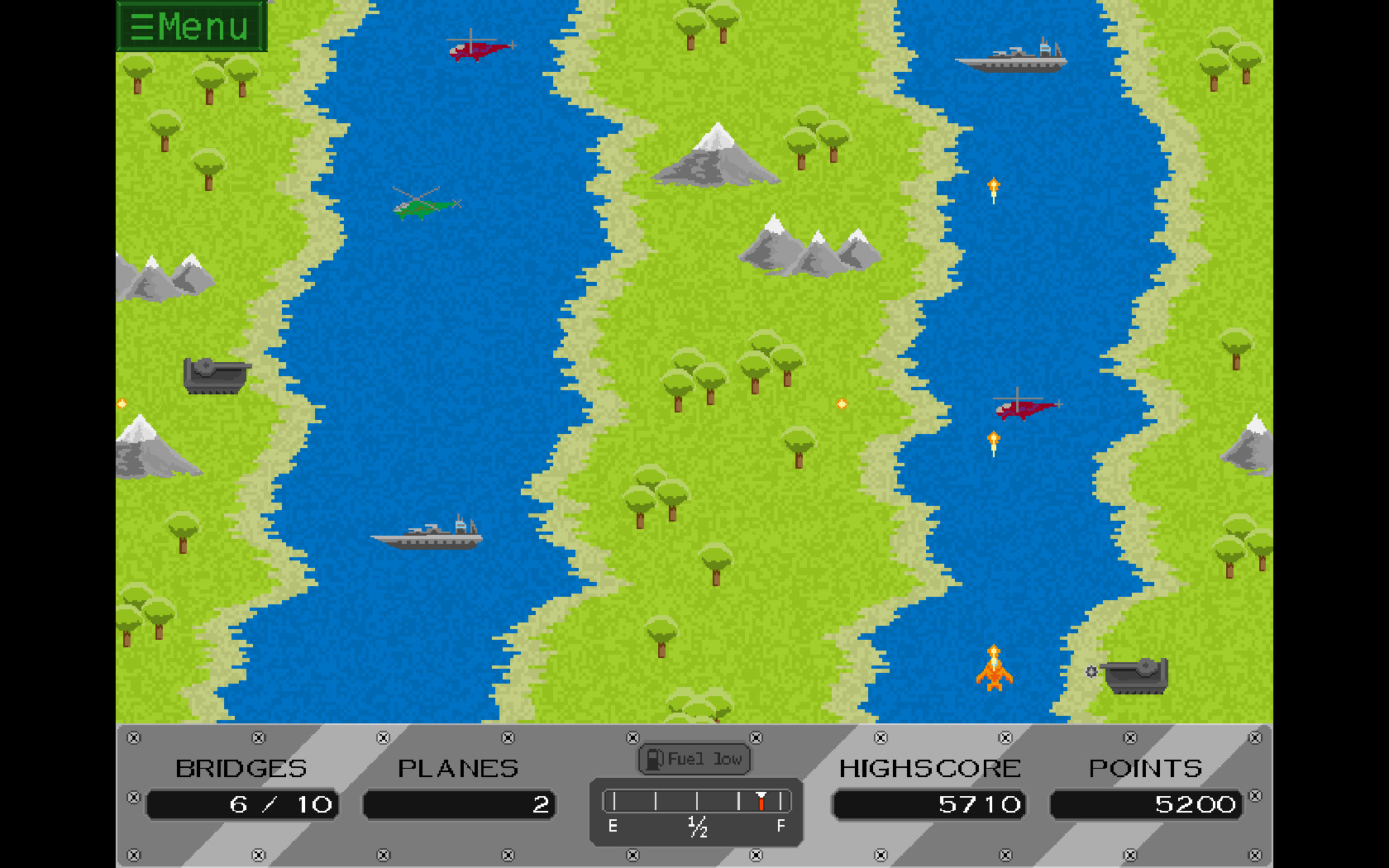1389x868 pixels.
Task: Toggle the Fuel low warning badge
Action: click(x=694, y=757)
